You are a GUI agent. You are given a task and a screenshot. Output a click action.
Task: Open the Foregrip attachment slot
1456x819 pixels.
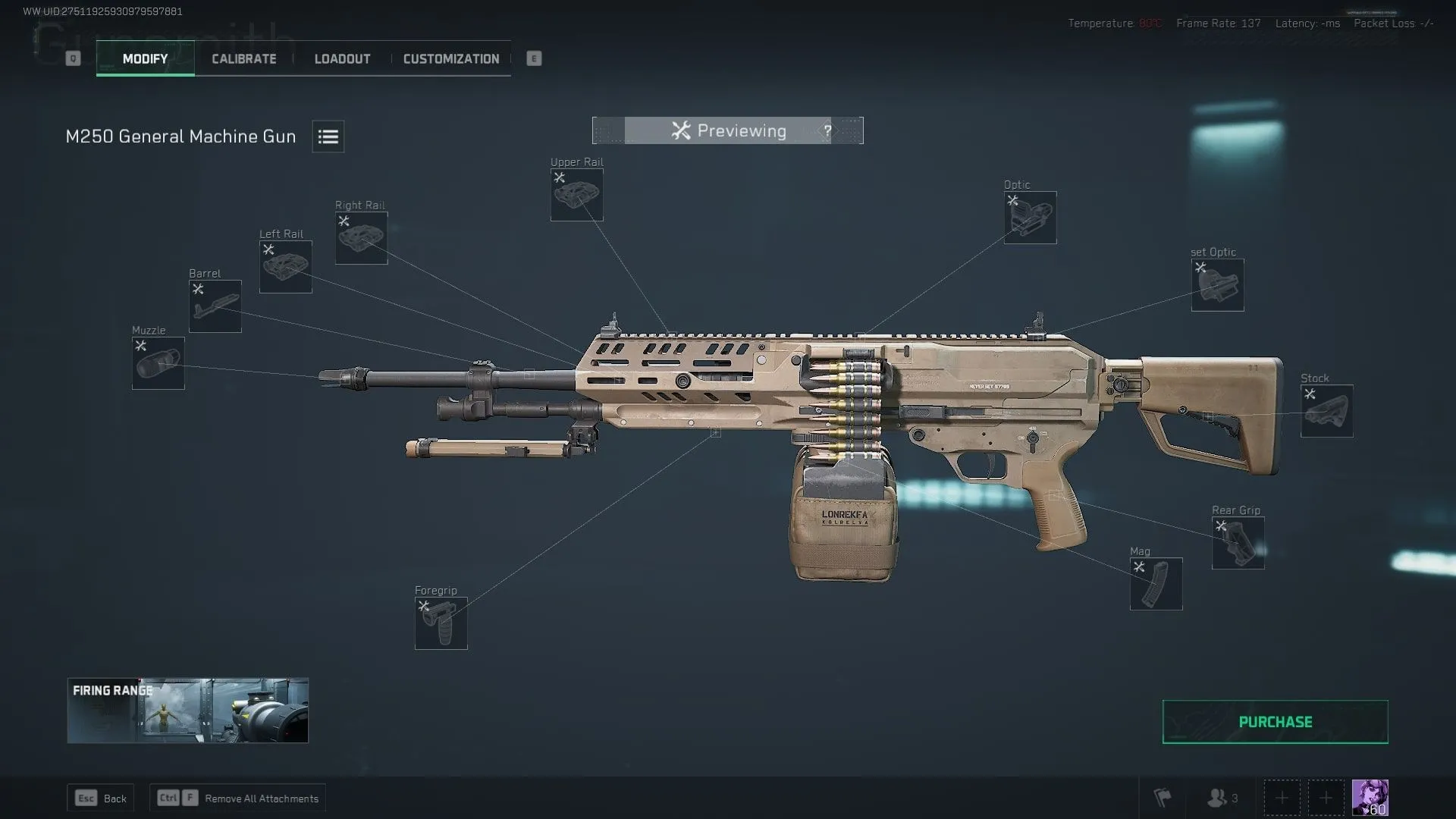441,623
